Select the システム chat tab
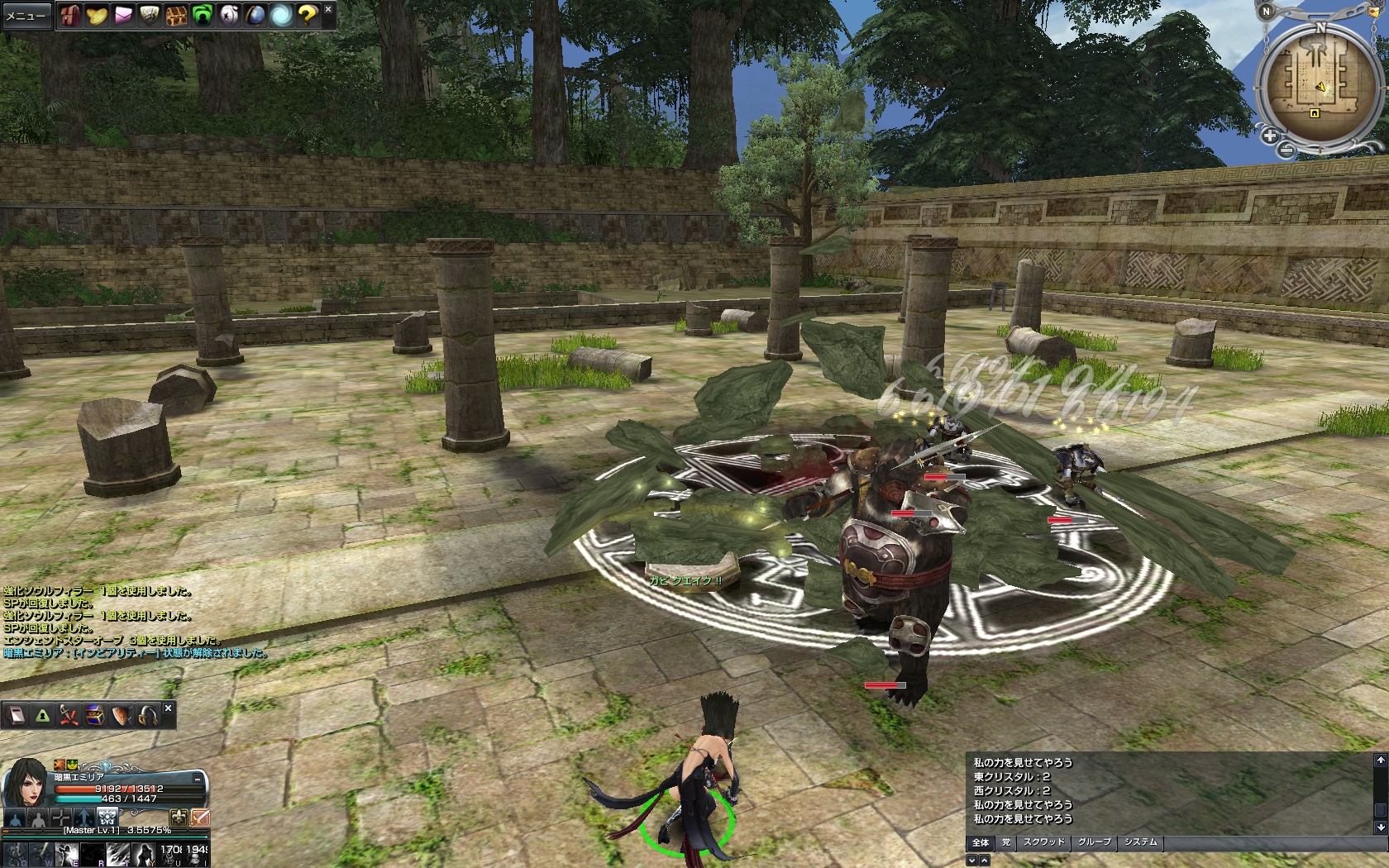The height and width of the screenshot is (868, 1389). tap(1140, 842)
